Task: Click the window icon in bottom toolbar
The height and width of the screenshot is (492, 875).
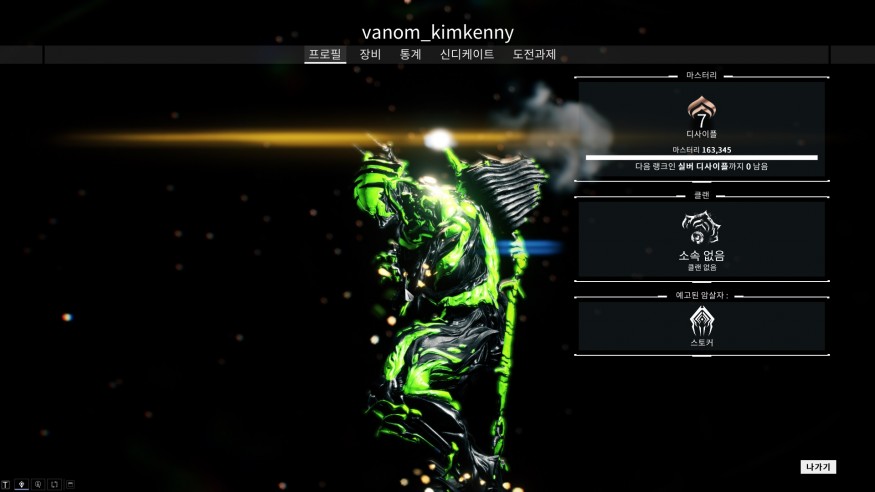Action: (70, 484)
